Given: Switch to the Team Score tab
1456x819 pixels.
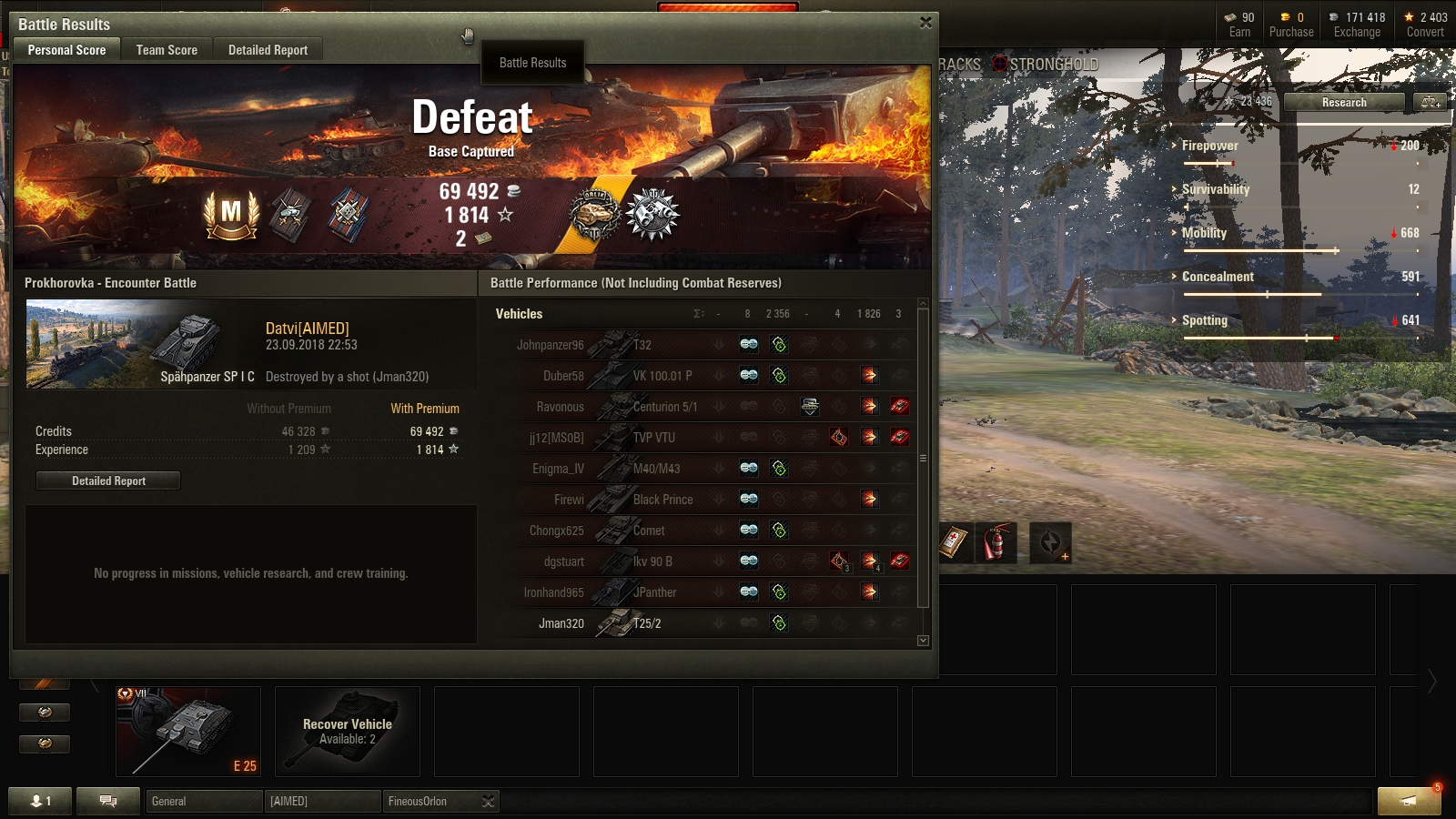Looking at the screenshot, I should [167, 50].
